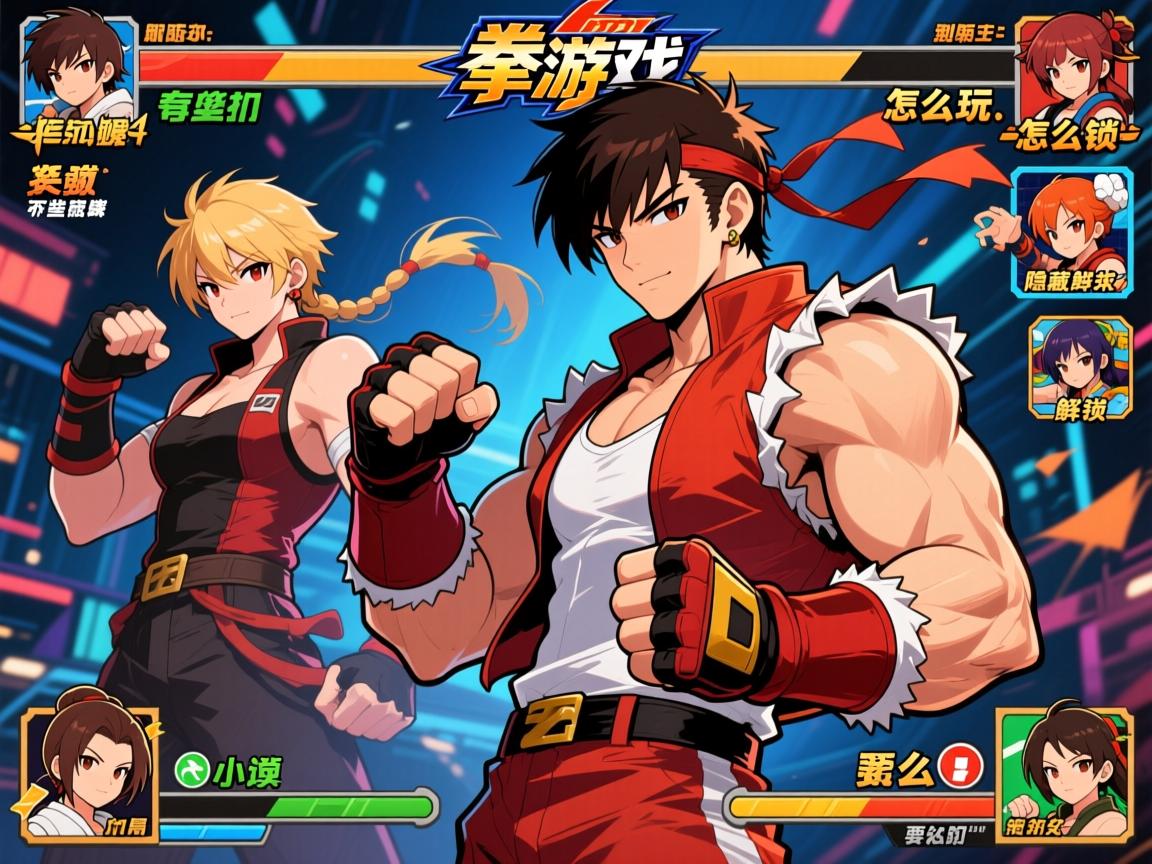
Task: Pick the orange-haired girl character tile
Action: (1072, 231)
